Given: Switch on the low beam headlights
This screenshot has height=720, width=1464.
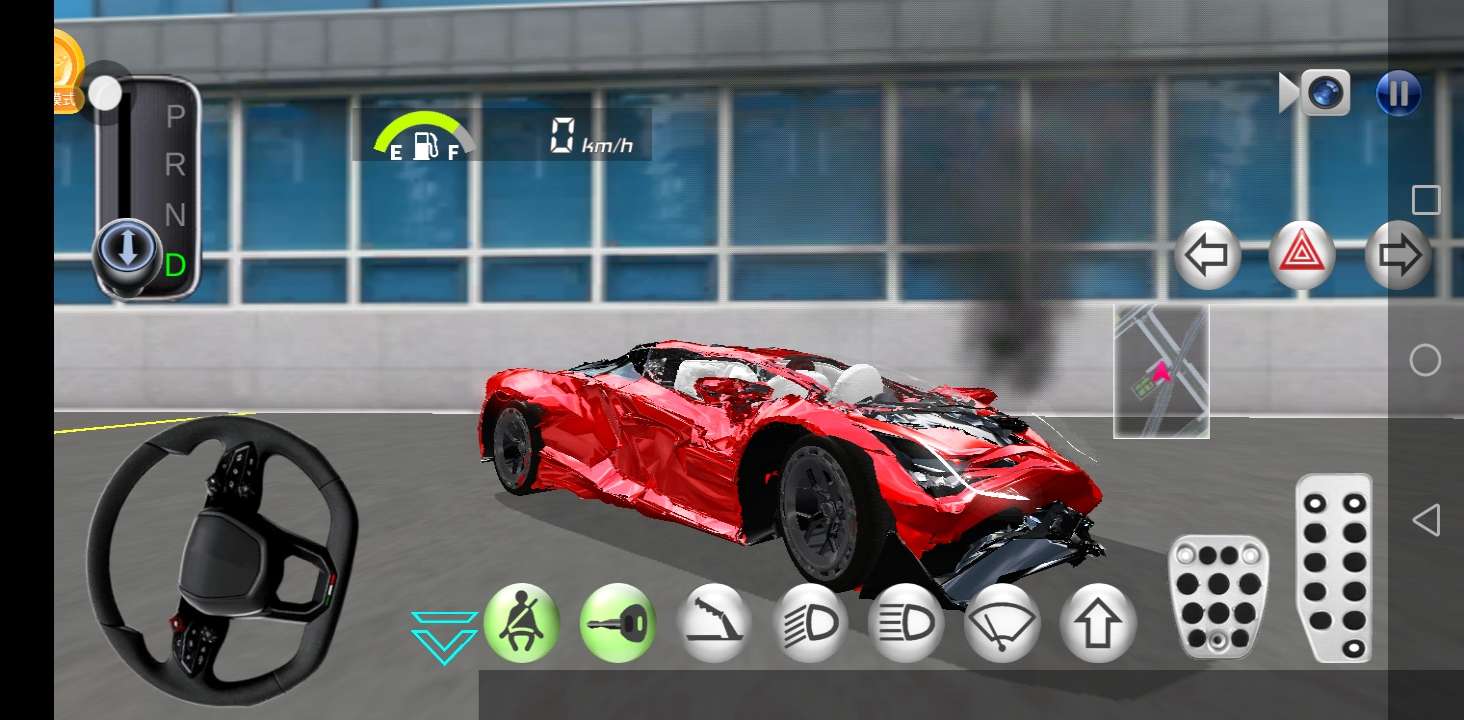Looking at the screenshot, I should (x=810, y=623).
